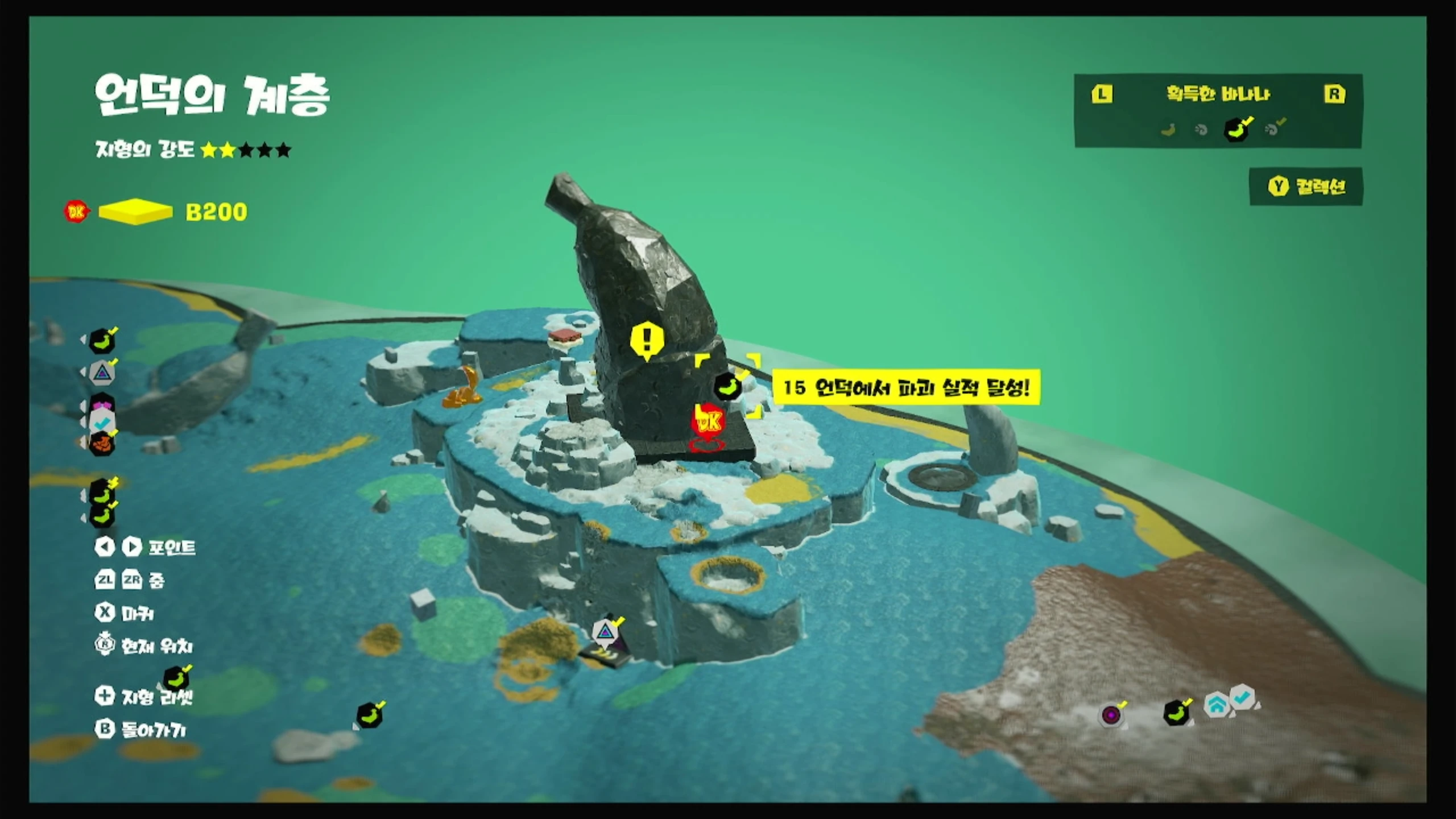Click the 마커 marker option
The height and width of the screenshot is (819, 1456).
coord(125,613)
